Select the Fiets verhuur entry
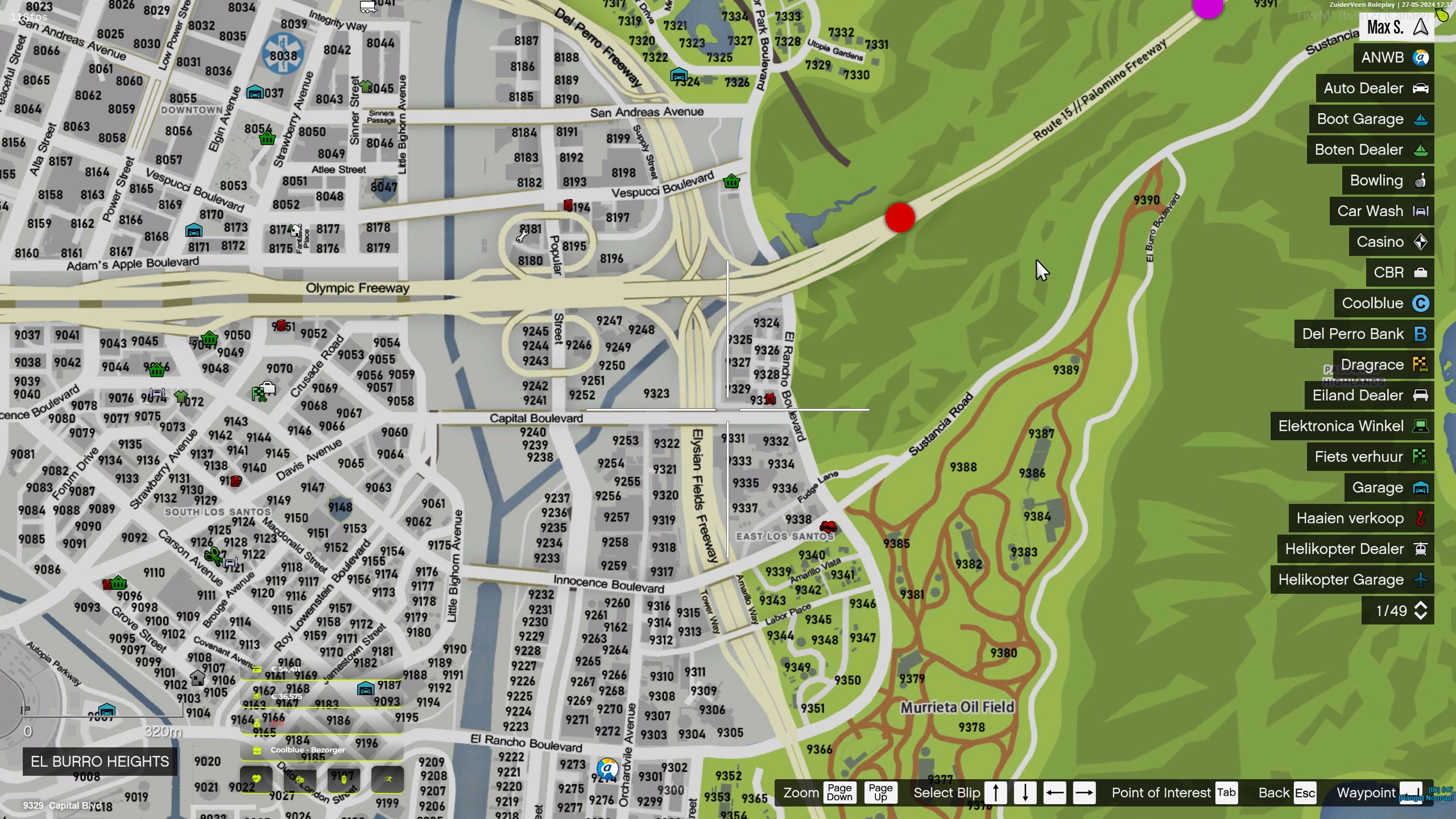Image resolution: width=1456 pixels, height=819 pixels. point(1370,457)
